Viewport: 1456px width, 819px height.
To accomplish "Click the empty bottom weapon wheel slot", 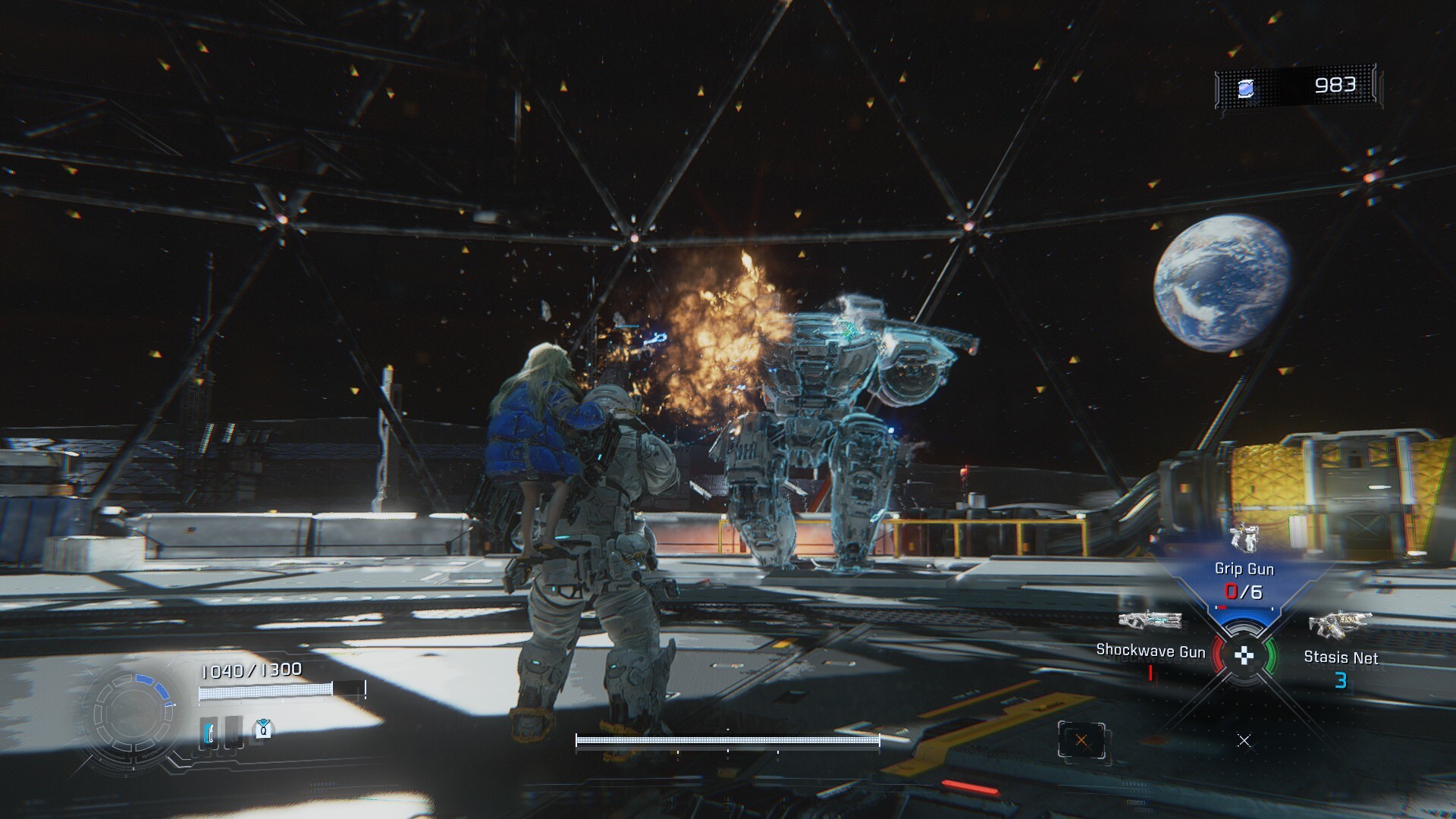I will point(1244,740).
